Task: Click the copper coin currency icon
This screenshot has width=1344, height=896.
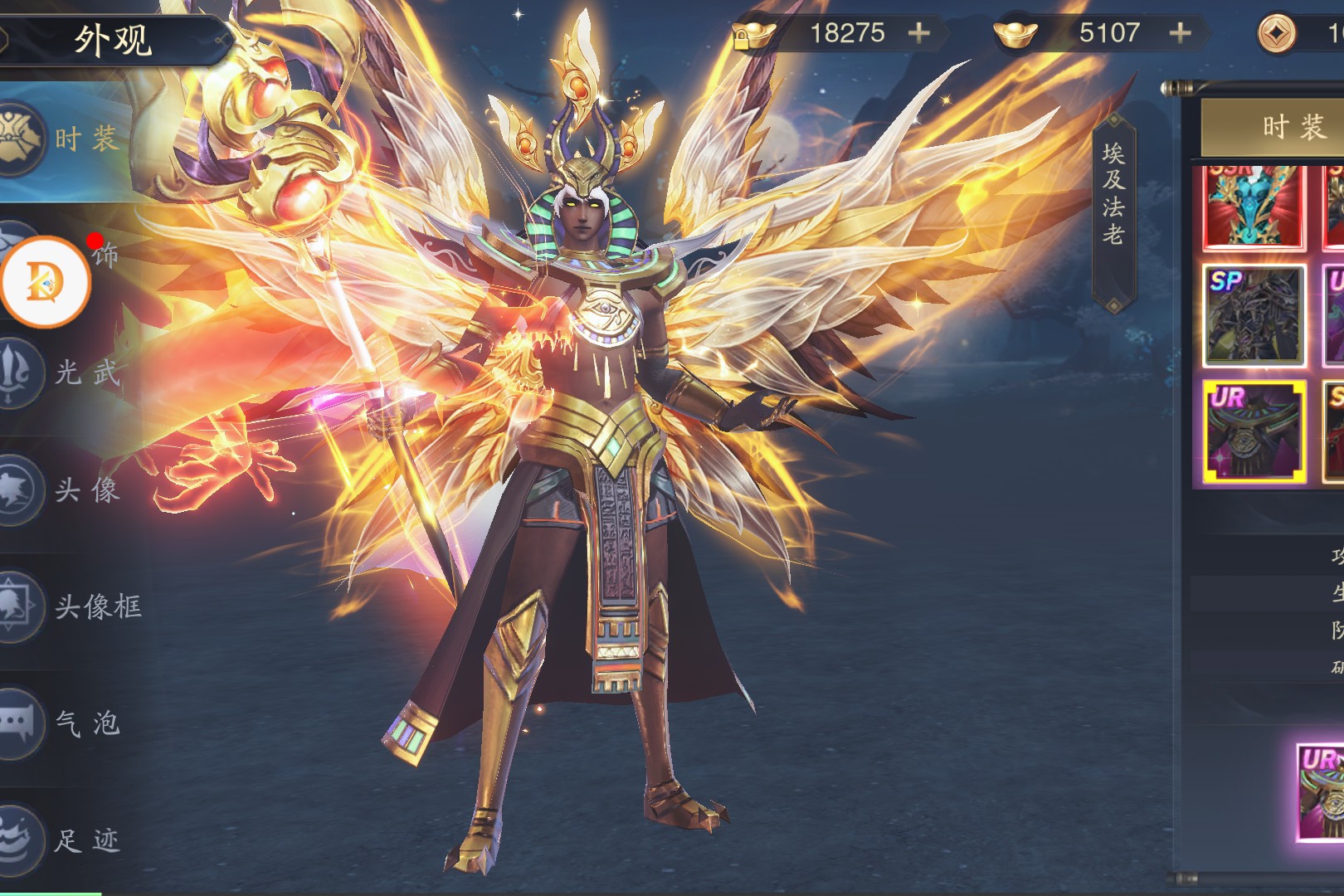Action: (x=1277, y=35)
